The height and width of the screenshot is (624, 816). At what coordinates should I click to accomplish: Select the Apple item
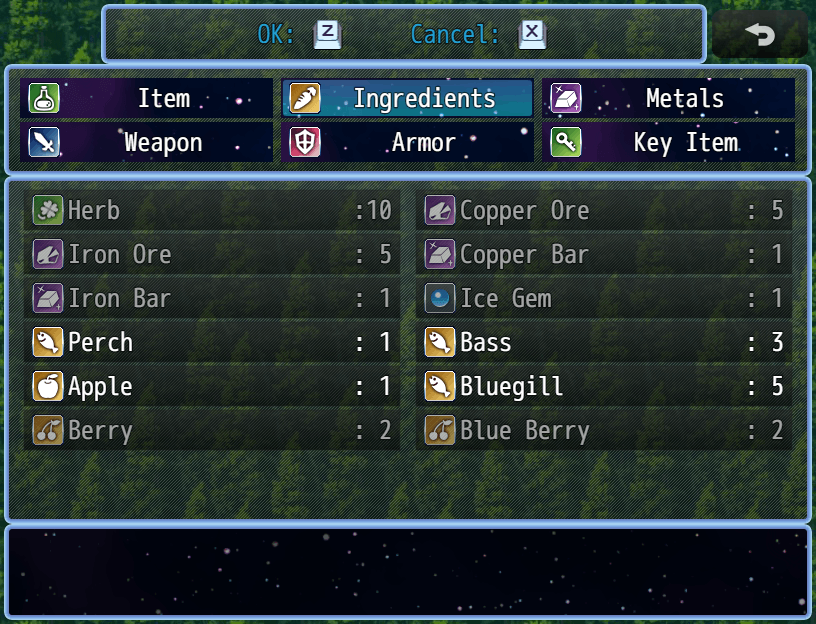[212, 386]
